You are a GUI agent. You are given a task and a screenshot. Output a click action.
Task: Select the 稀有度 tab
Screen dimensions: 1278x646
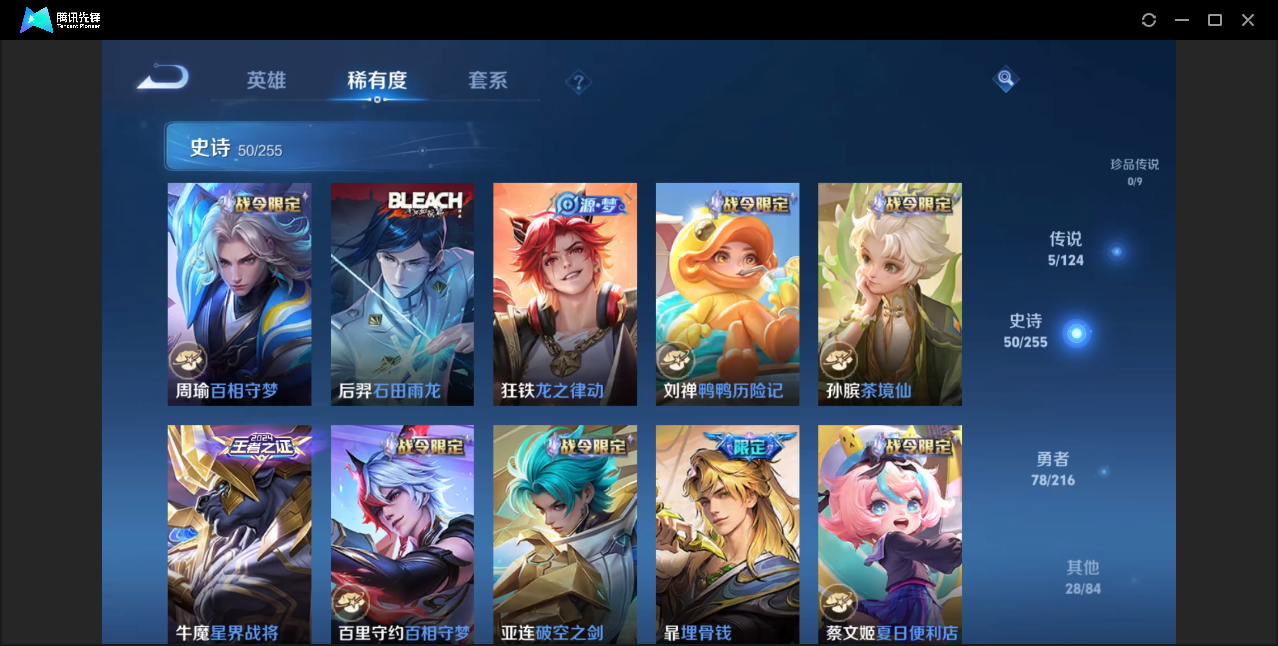point(377,80)
